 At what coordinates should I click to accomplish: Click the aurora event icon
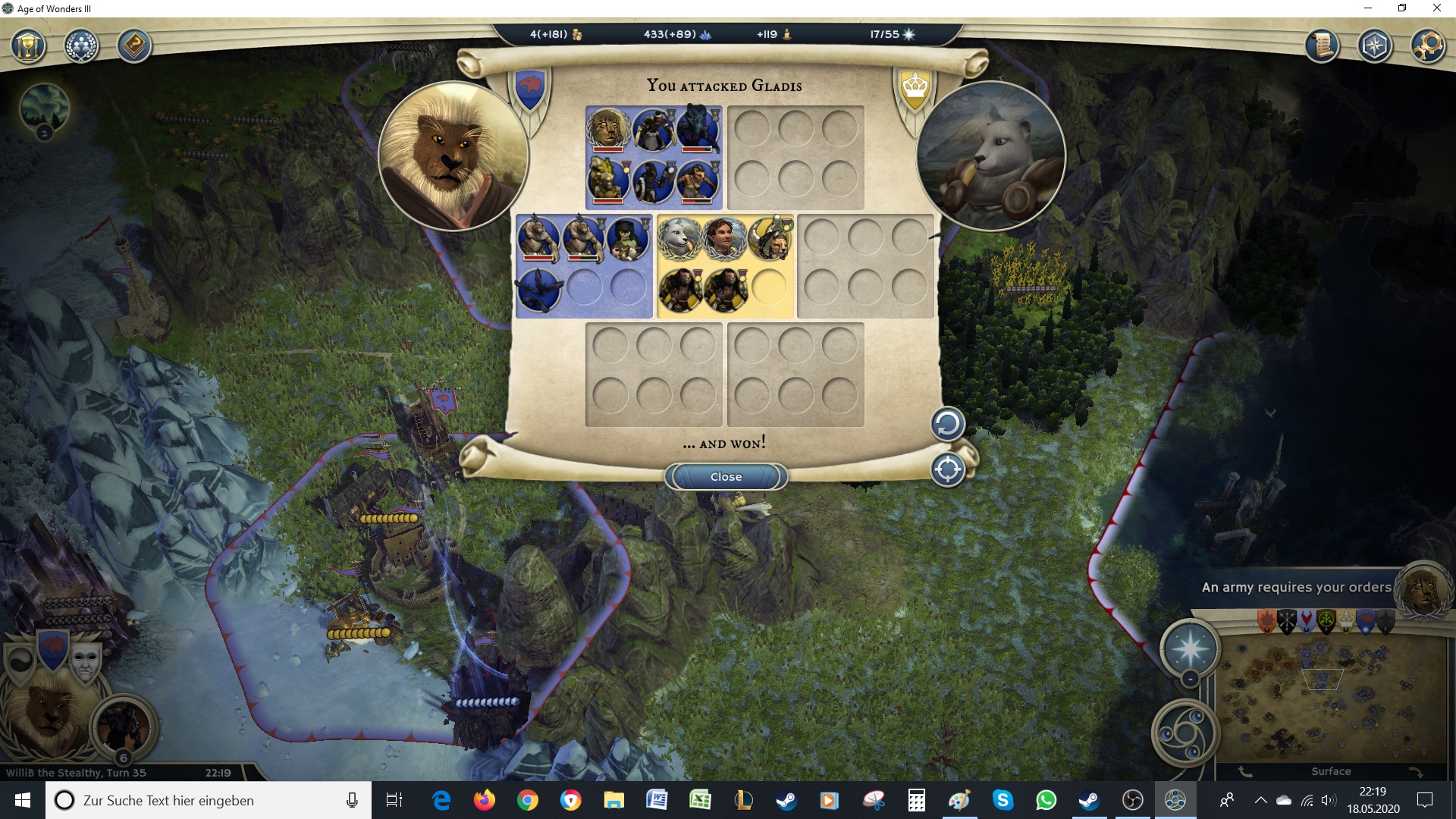pos(45,108)
